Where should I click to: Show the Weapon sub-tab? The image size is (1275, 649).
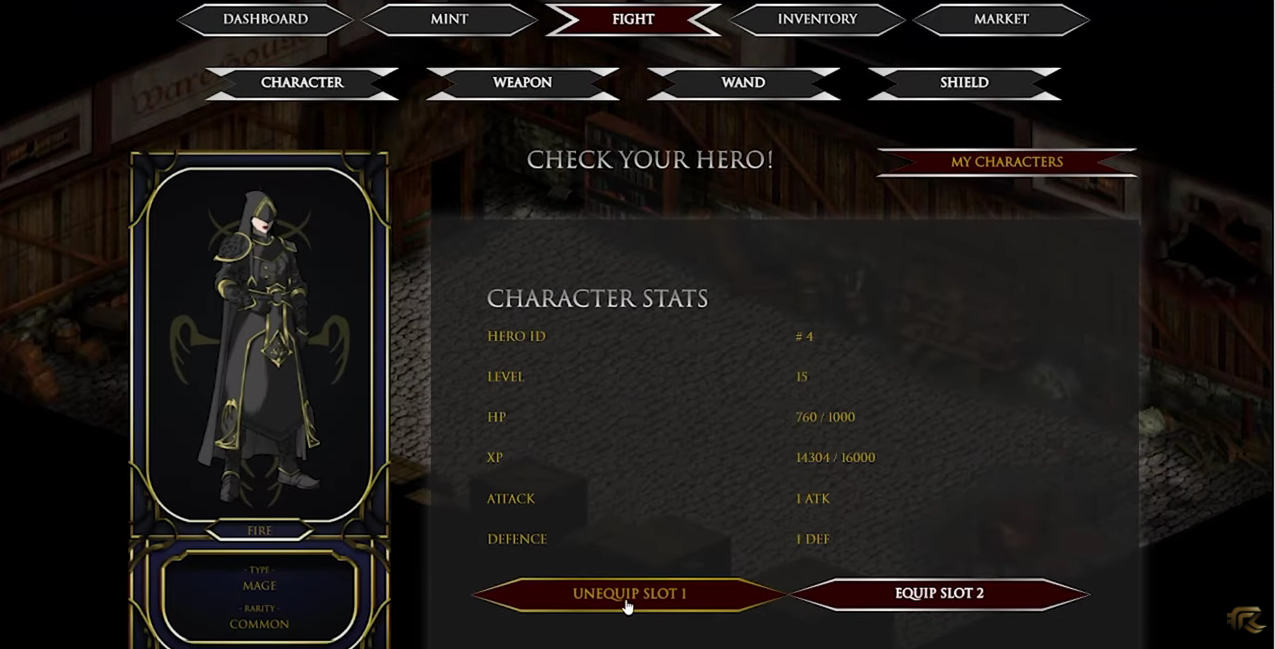[x=522, y=83]
